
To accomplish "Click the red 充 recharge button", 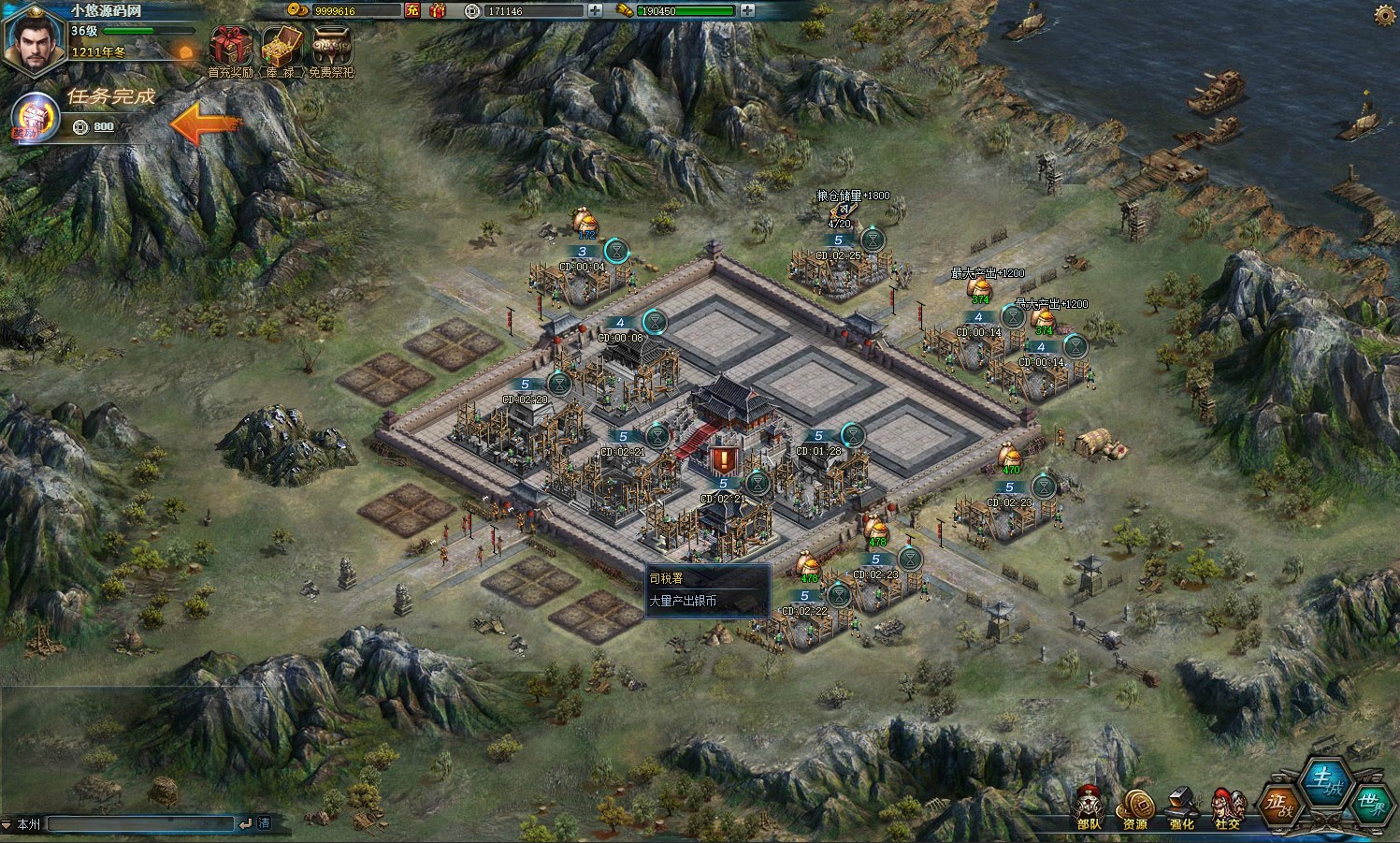I will (x=412, y=10).
